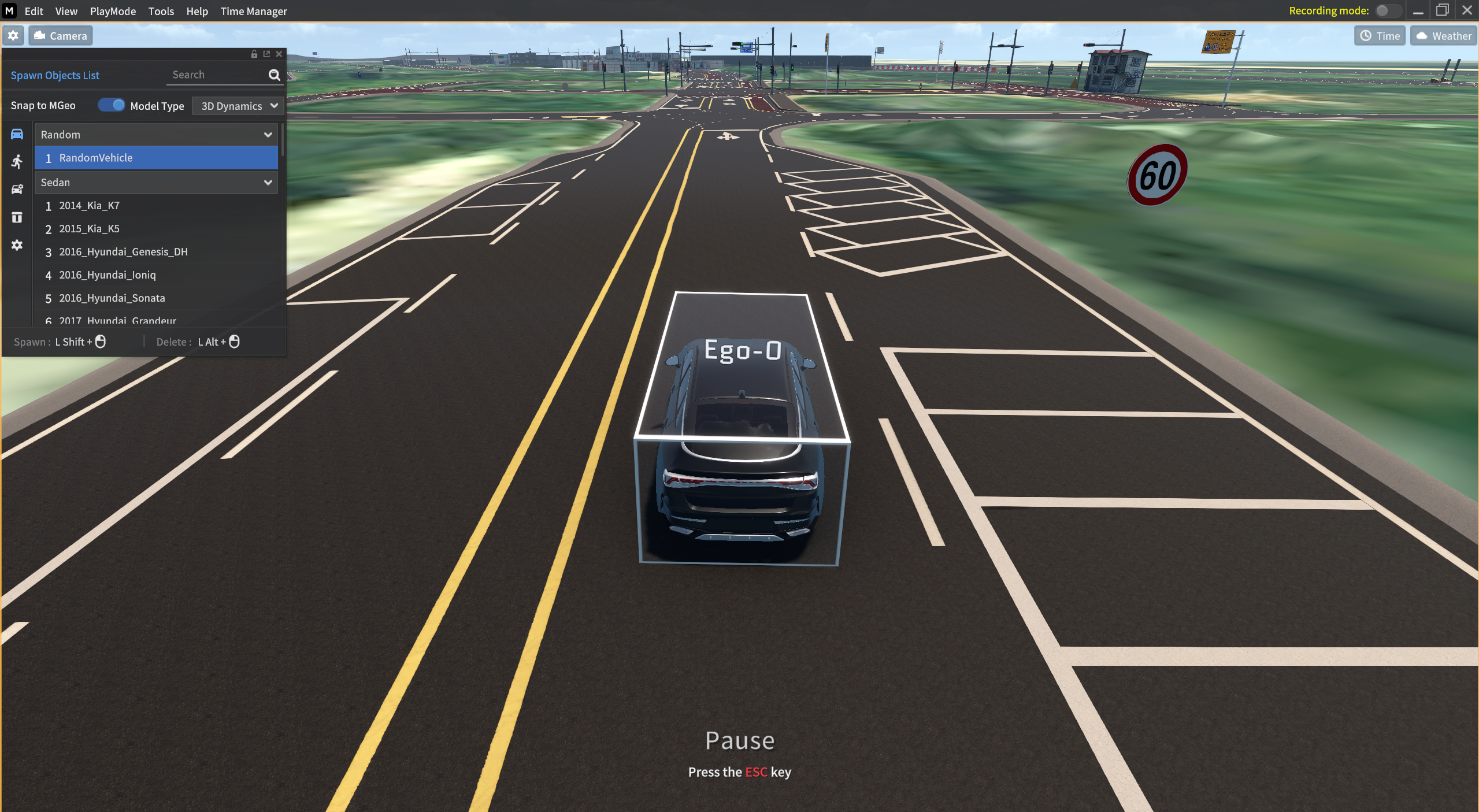
Task: Select 2016_Hyundai_Genesis_DH from the list
Action: (x=123, y=252)
